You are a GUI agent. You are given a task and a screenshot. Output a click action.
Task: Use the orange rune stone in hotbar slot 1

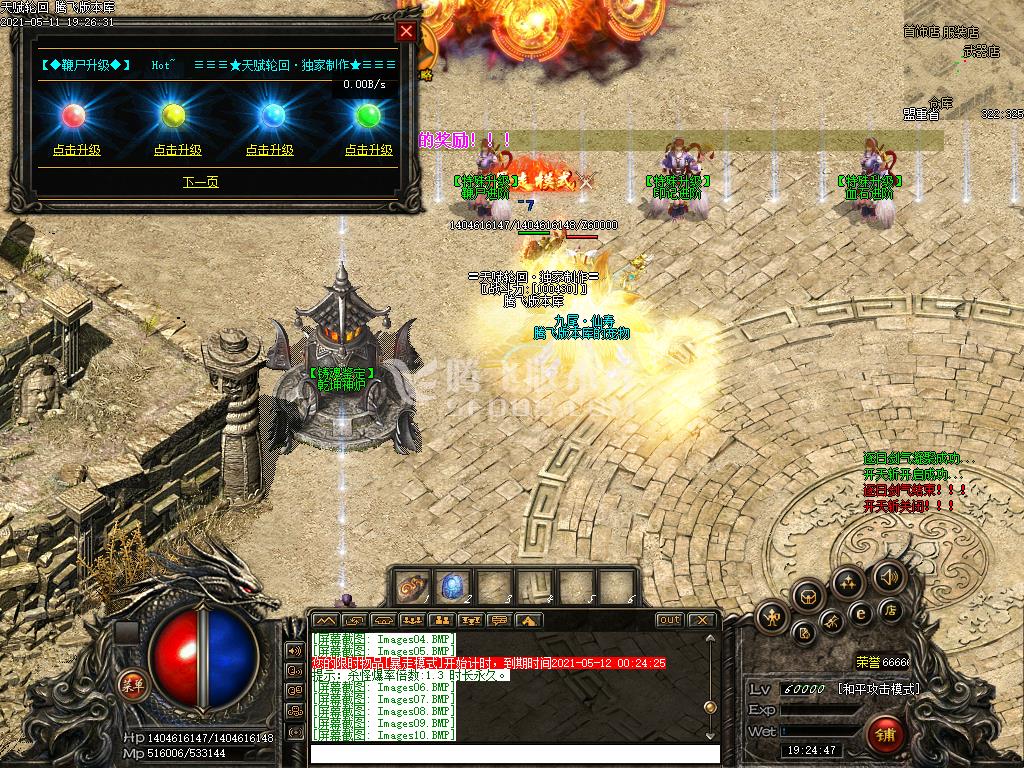[413, 587]
